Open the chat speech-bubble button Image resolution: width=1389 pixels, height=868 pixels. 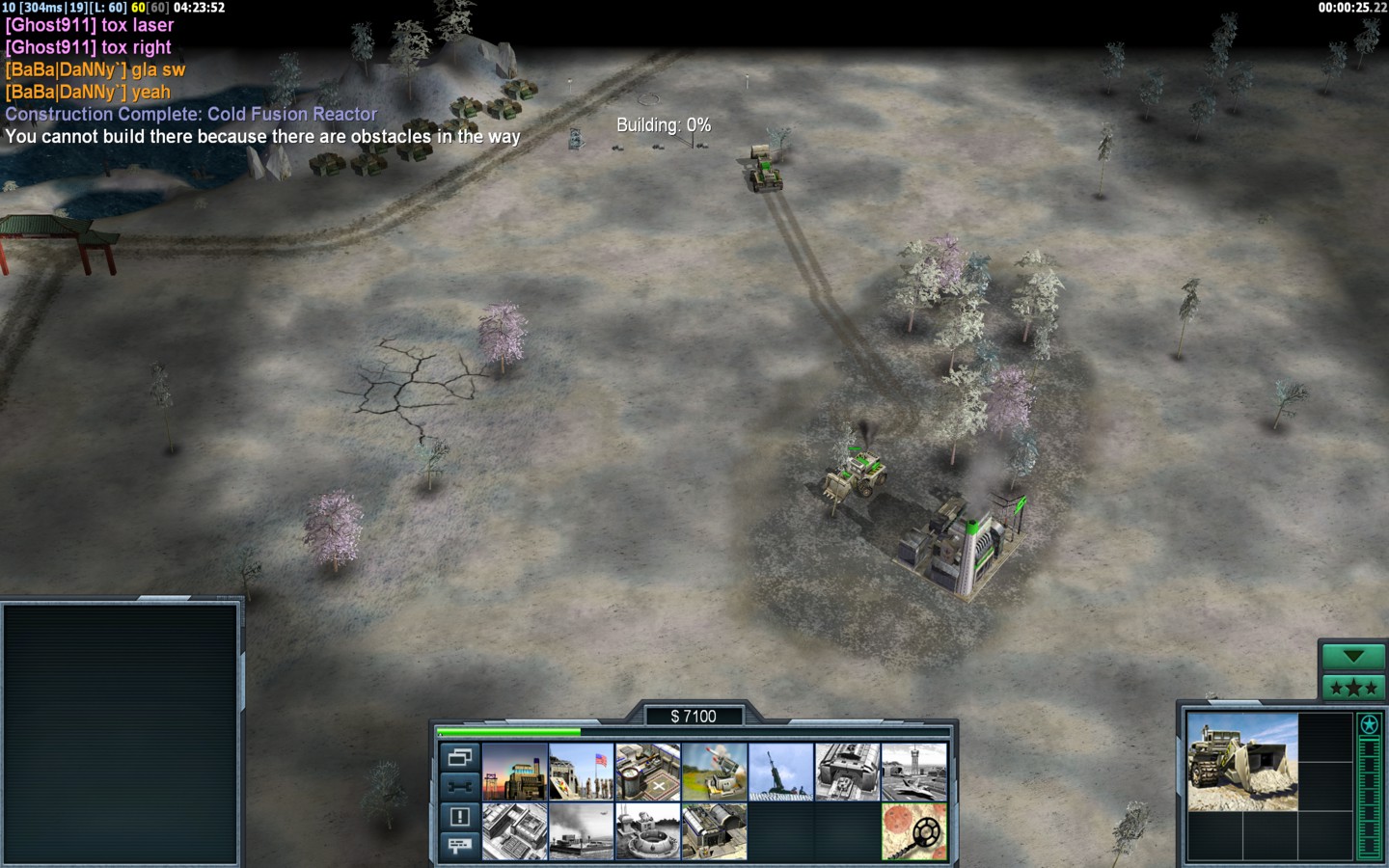pos(459,846)
